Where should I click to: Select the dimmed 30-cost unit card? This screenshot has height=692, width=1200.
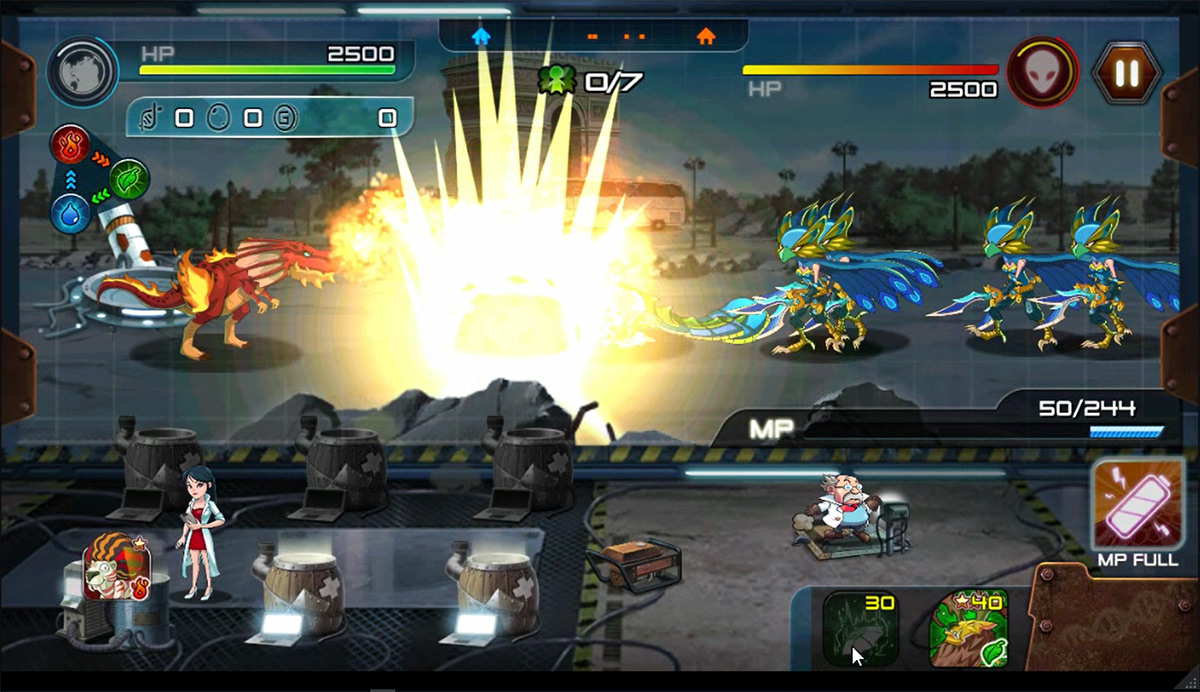(x=859, y=630)
